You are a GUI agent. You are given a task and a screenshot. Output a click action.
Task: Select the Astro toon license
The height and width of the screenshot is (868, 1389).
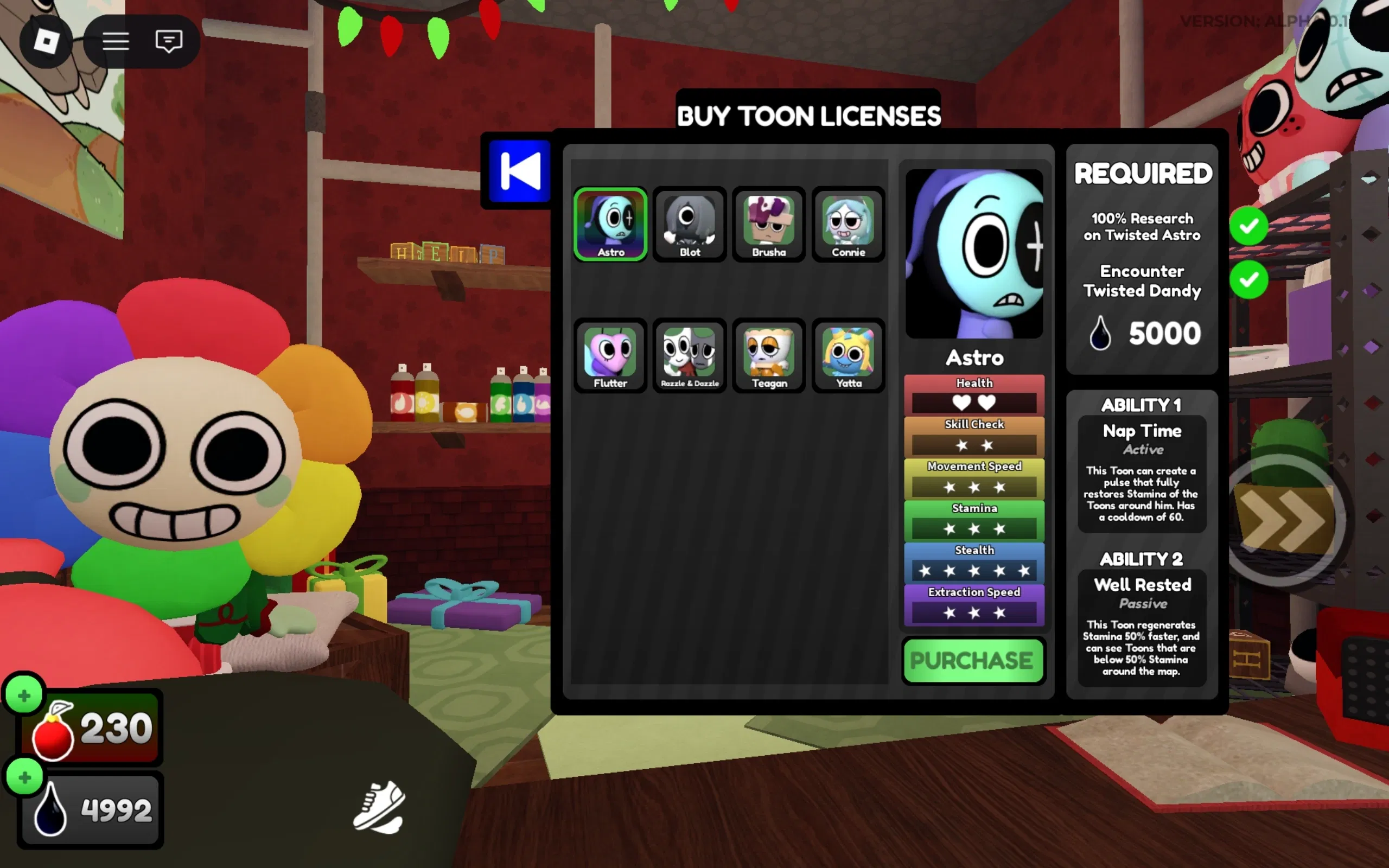[610, 225]
